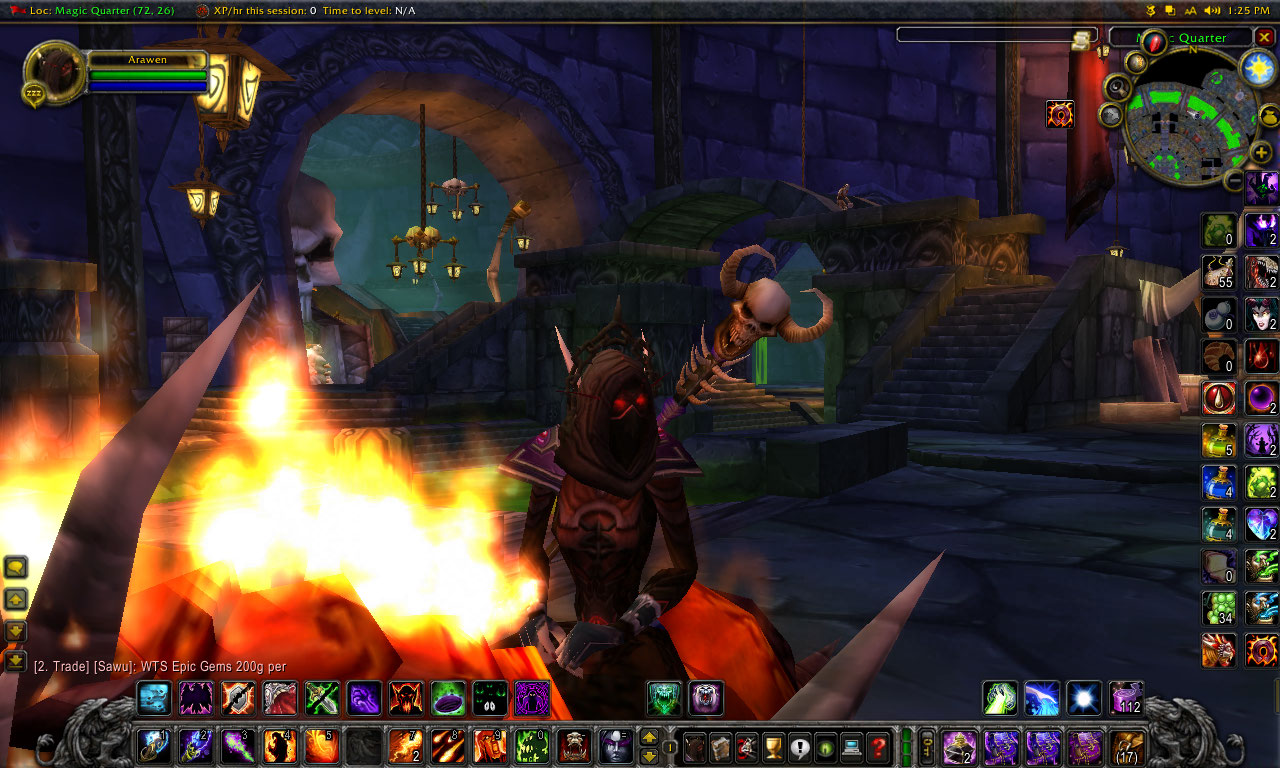Activate the item with 112 charges
This screenshot has width=1280, height=768.
click(x=1126, y=697)
